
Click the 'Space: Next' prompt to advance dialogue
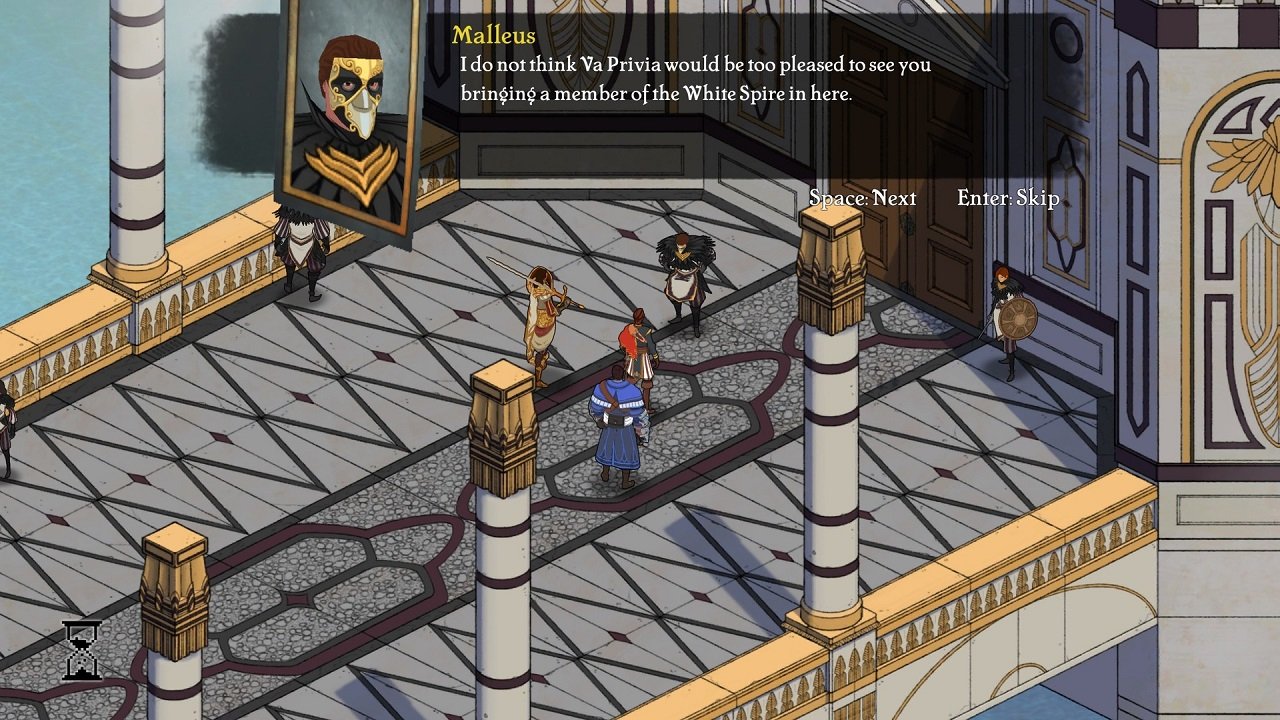point(864,198)
